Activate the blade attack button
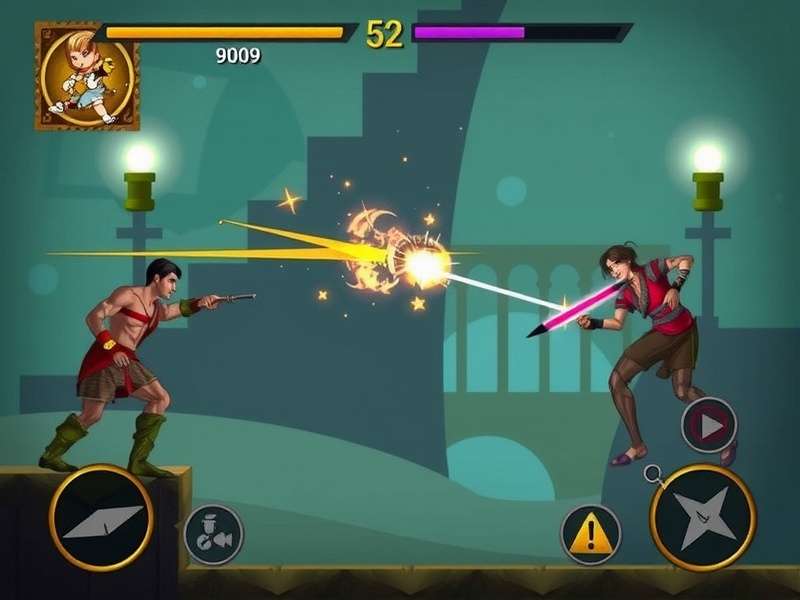This screenshot has height=600, width=800. pyautogui.click(x=101, y=518)
